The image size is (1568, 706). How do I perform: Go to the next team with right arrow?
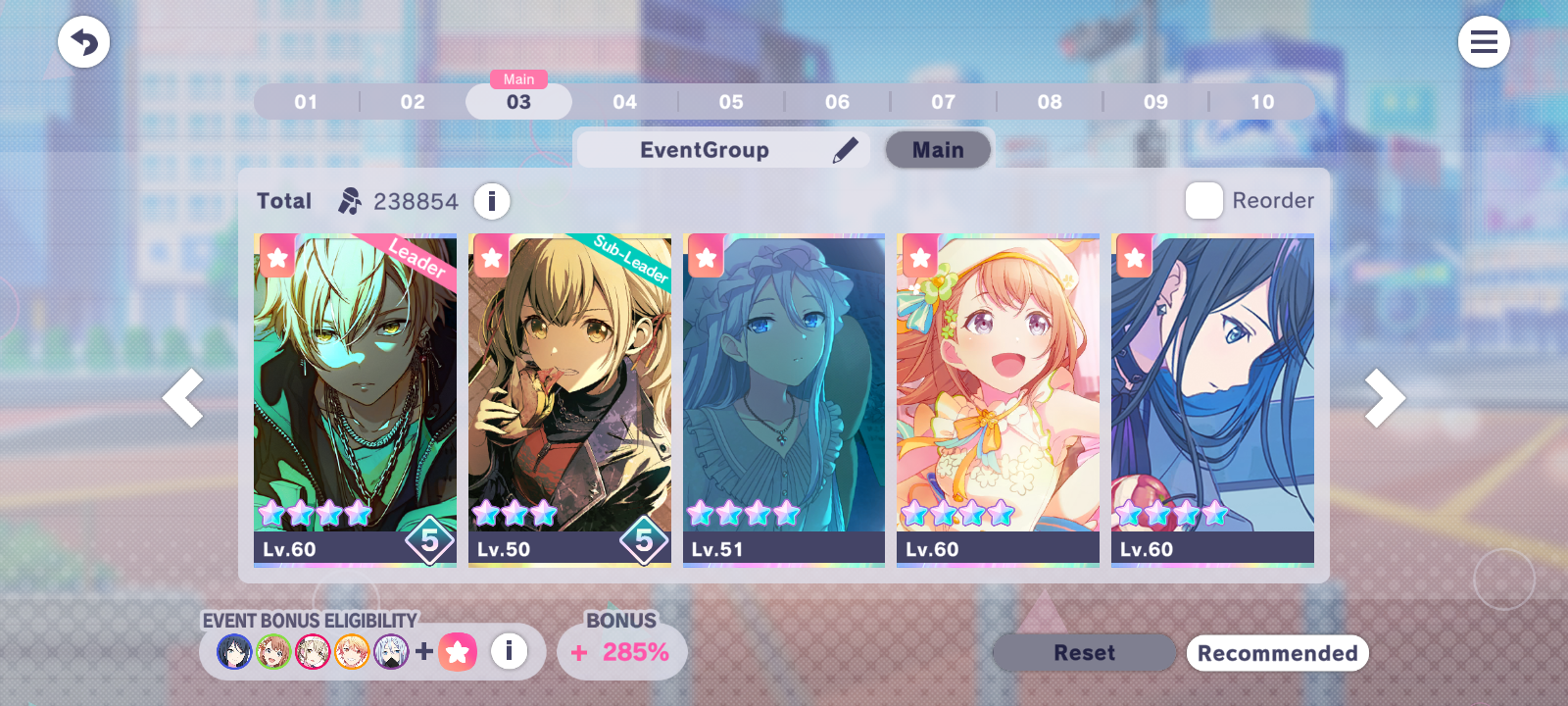point(1384,398)
